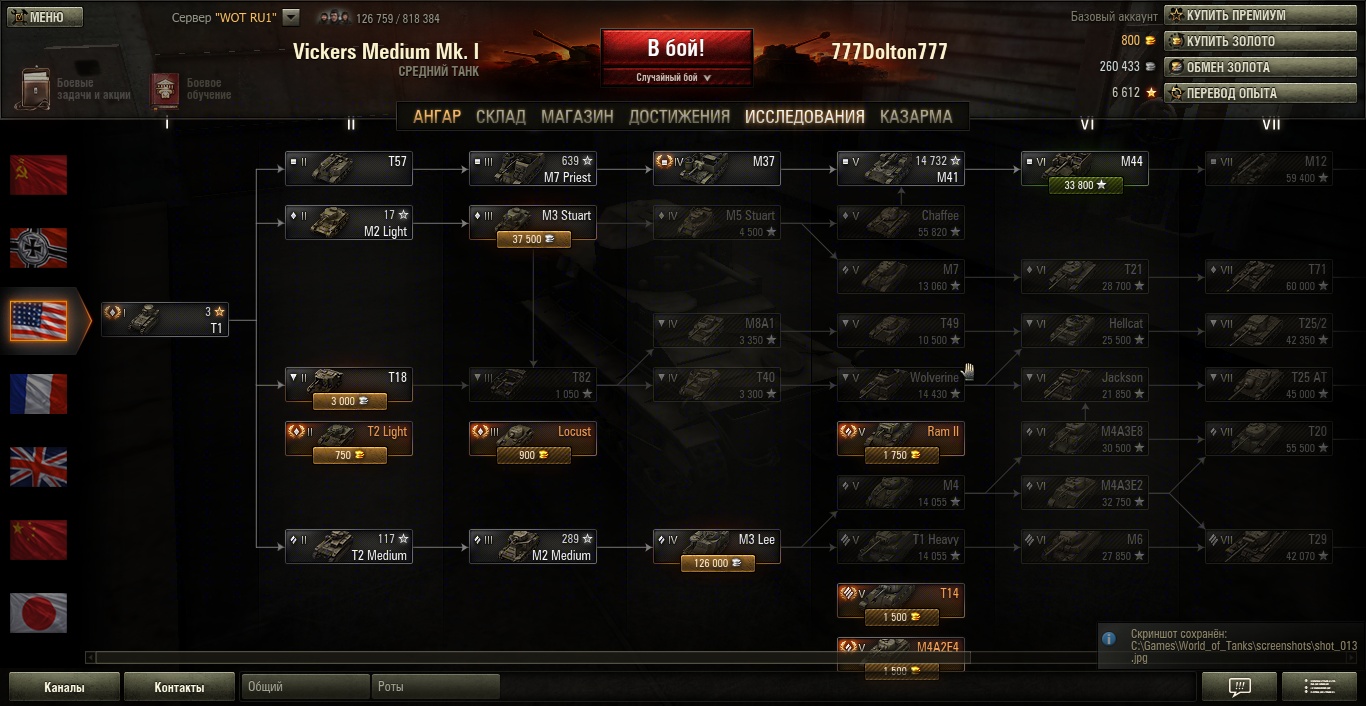Select the M3 Lee tank node
Image resolution: width=1366 pixels, height=706 pixels.
tap(716, 546)
